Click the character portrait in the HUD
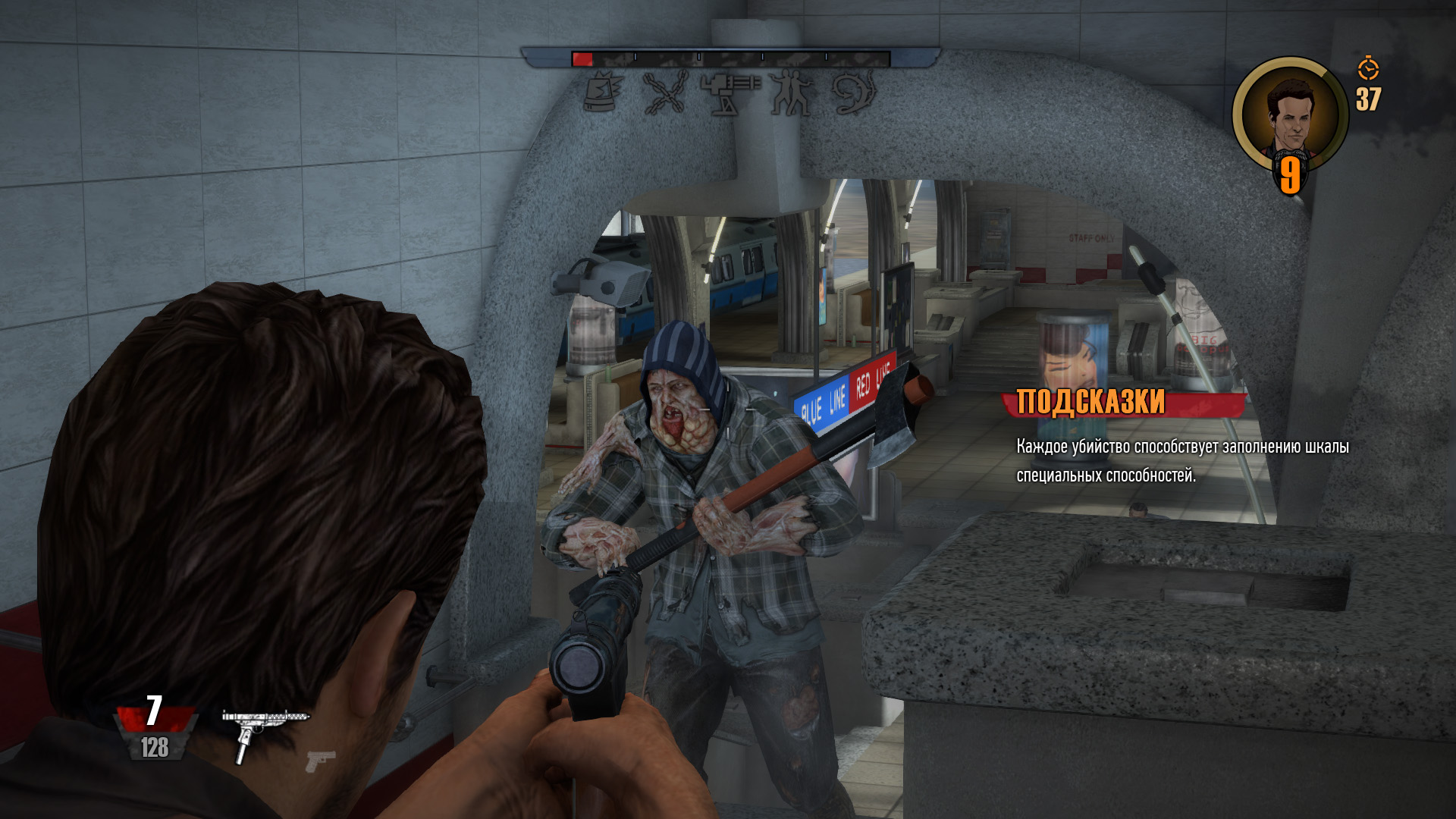Viewport: 1456px width, 819px height. pyautogui.click(x=1289, y=115)
